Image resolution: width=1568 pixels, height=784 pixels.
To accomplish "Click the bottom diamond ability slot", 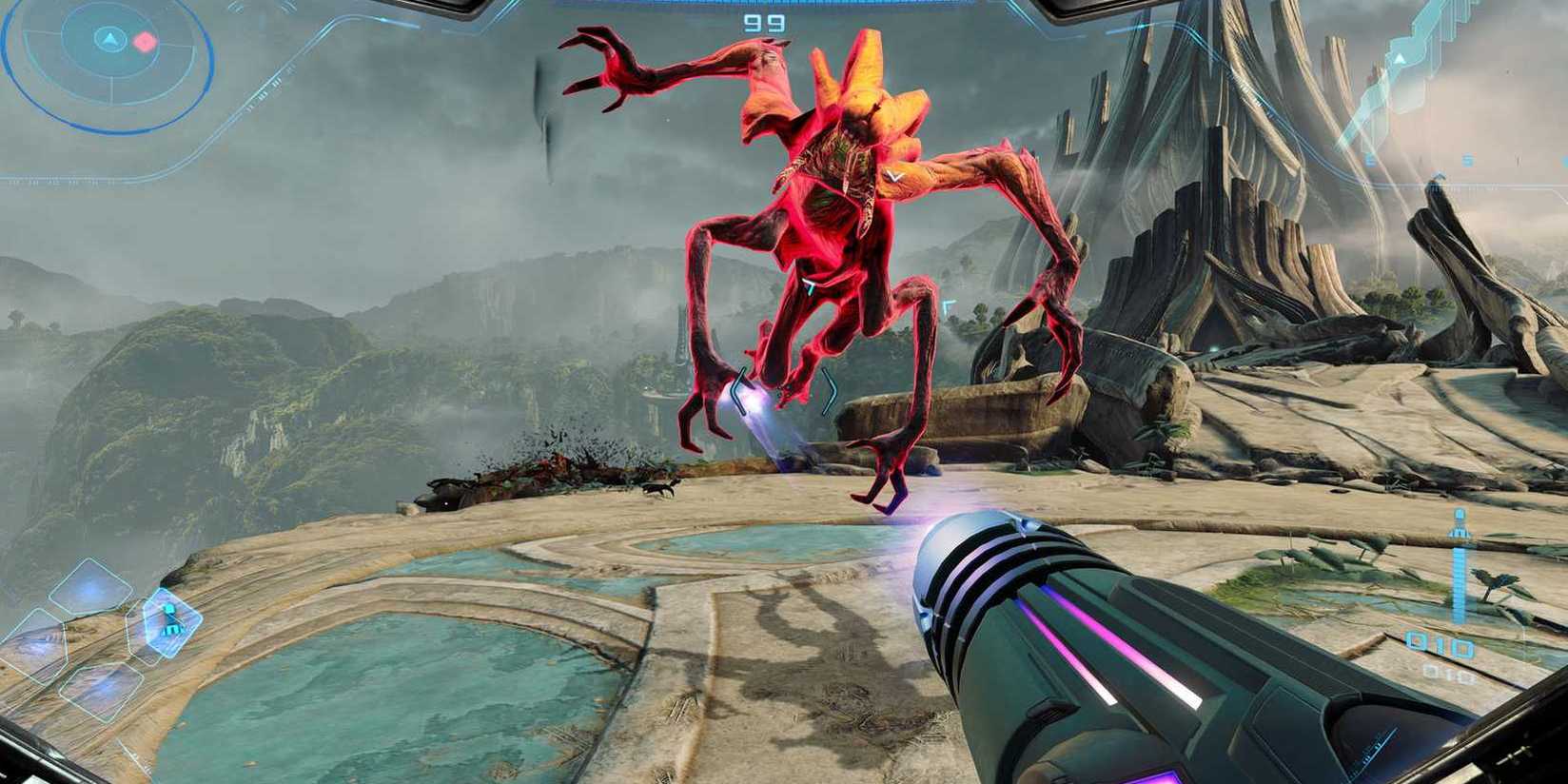I will (99, 688).
